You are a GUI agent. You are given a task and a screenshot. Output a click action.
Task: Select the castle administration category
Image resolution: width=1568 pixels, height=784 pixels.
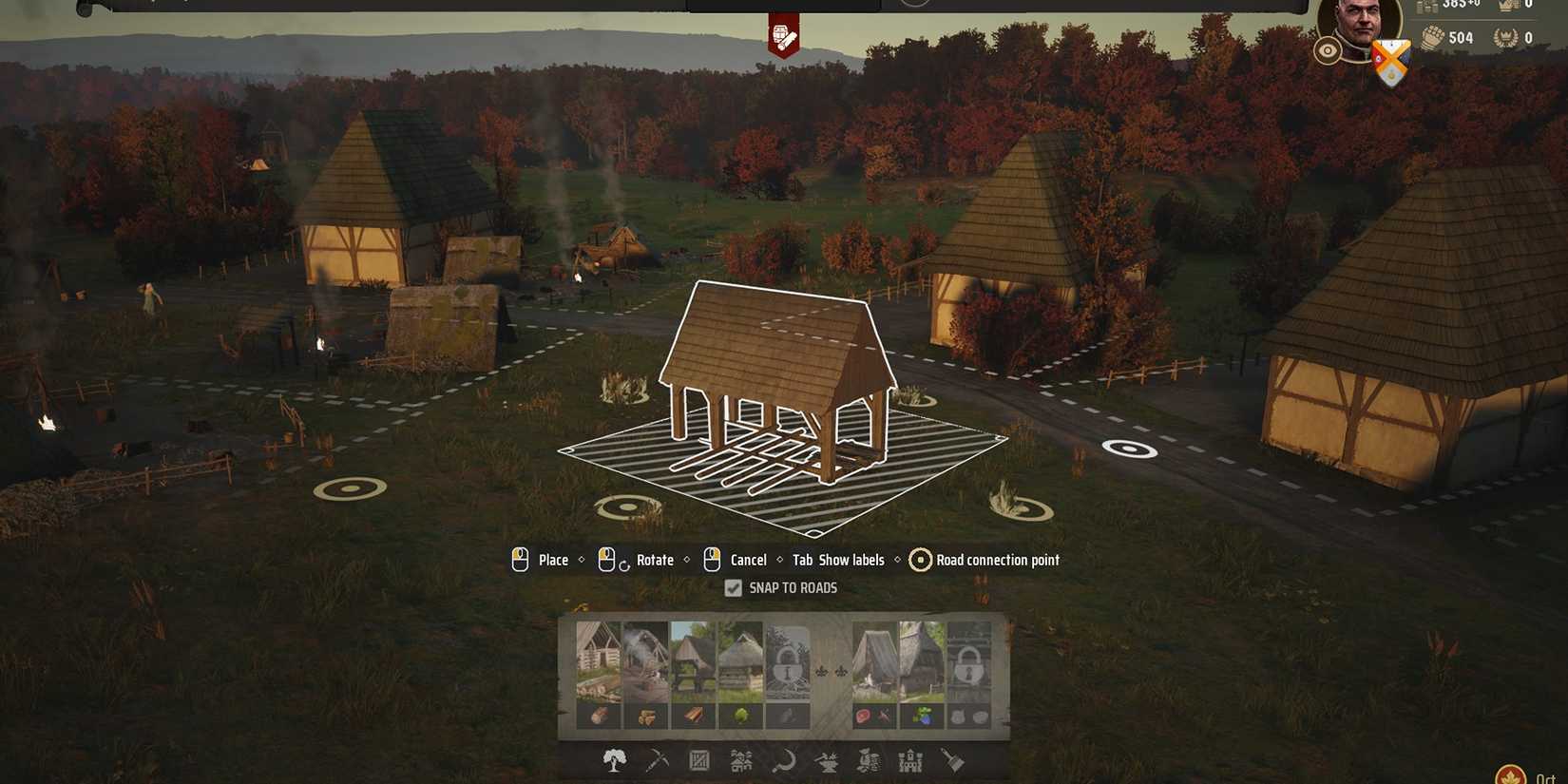click(x=910, y=761)
